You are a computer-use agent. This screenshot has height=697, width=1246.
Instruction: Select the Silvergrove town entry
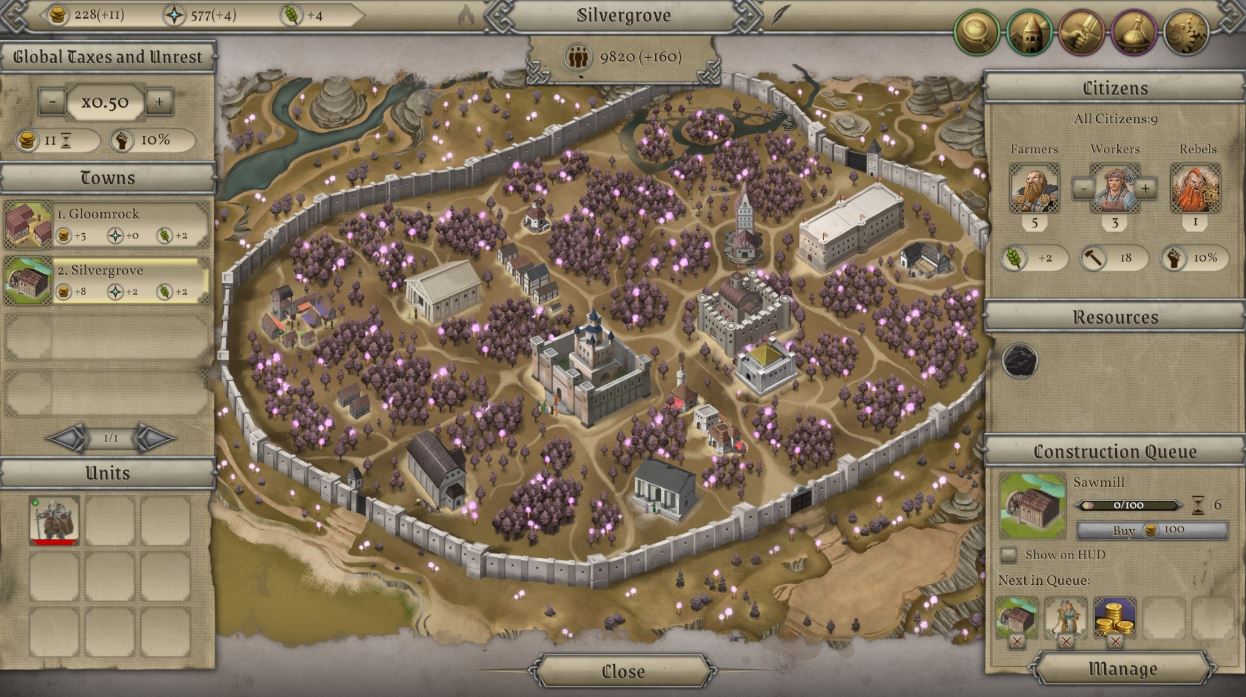(107, 280)
